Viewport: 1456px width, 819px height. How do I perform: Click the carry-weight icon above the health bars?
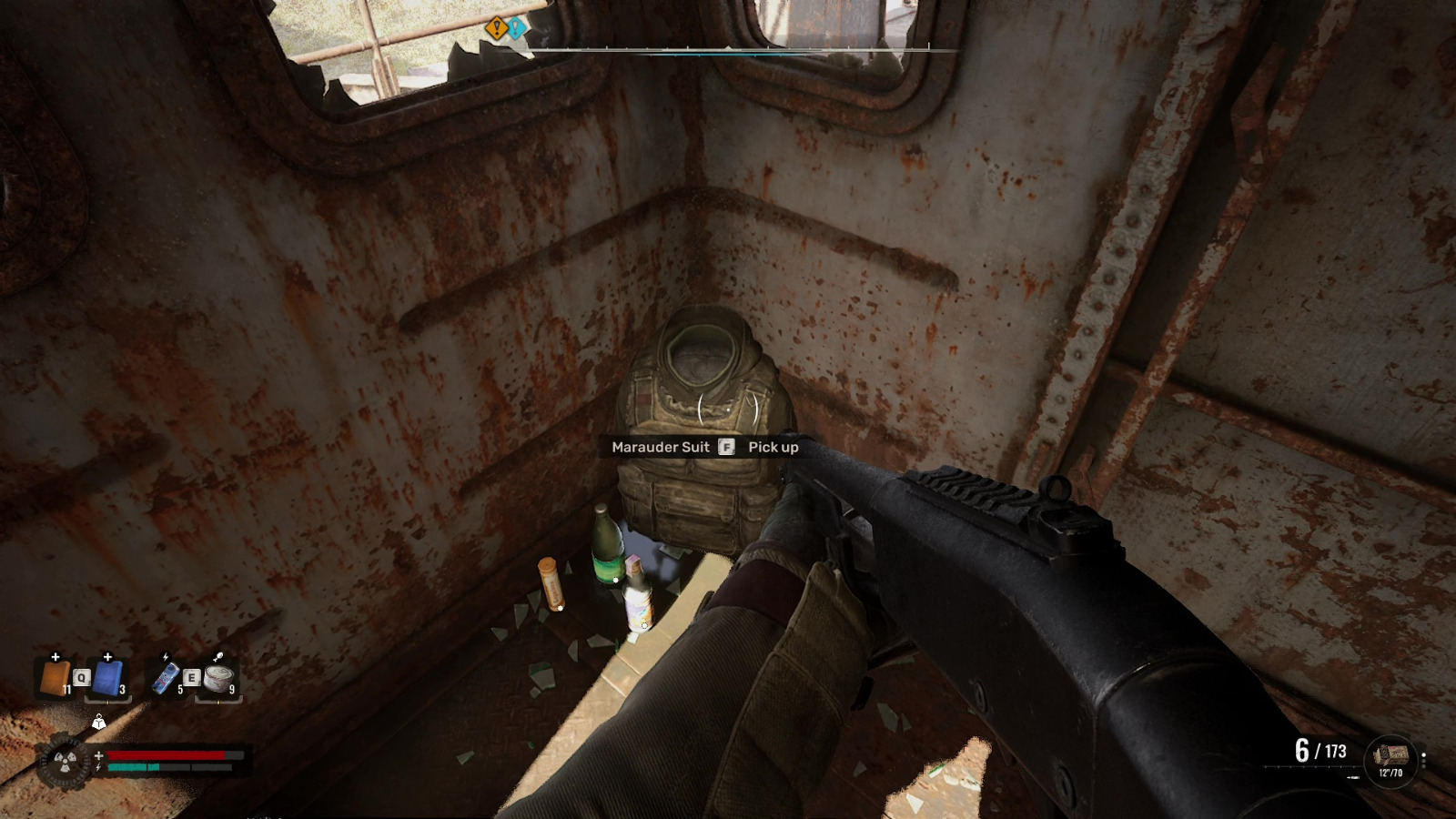pyautogui.click(x=99, y=723)
